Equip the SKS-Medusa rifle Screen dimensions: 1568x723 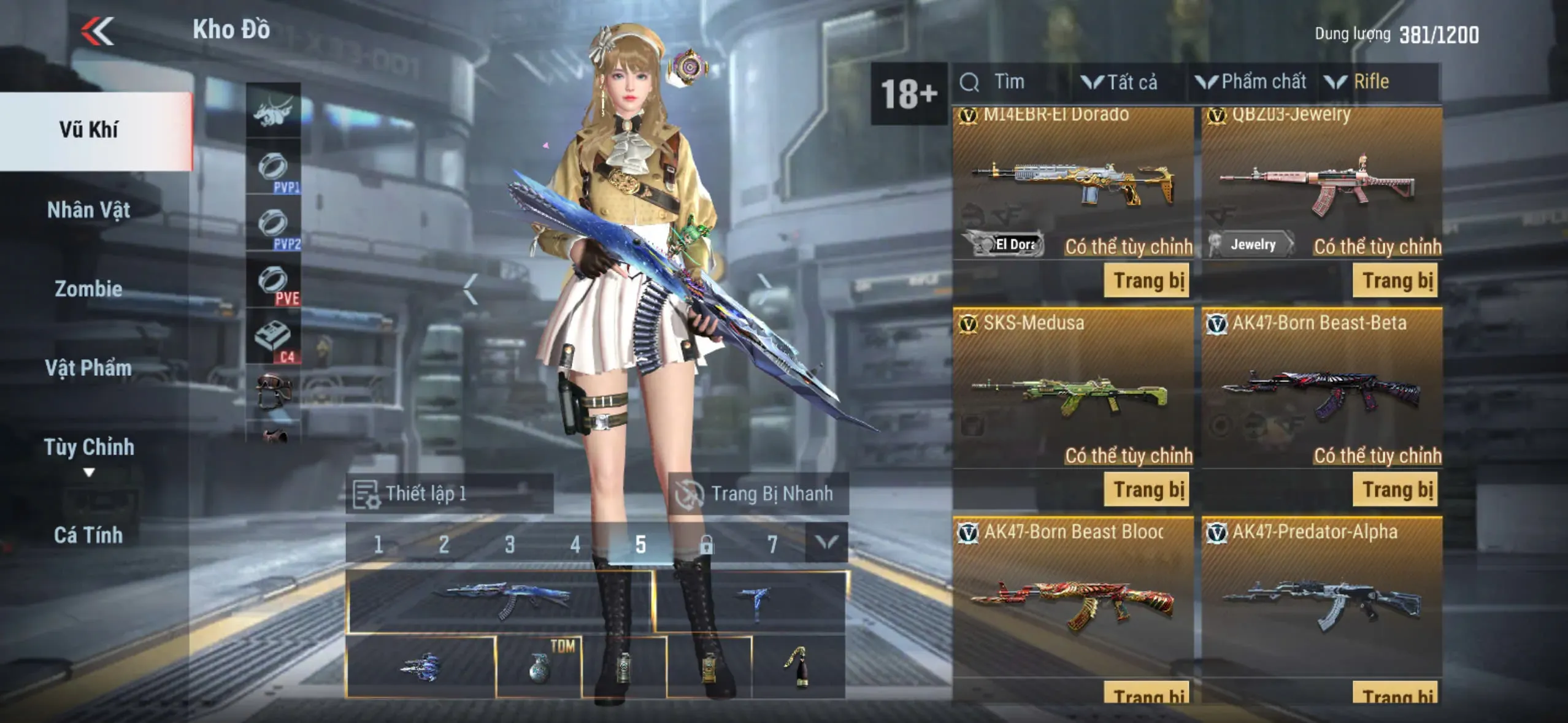click(x=1147, y=489)
